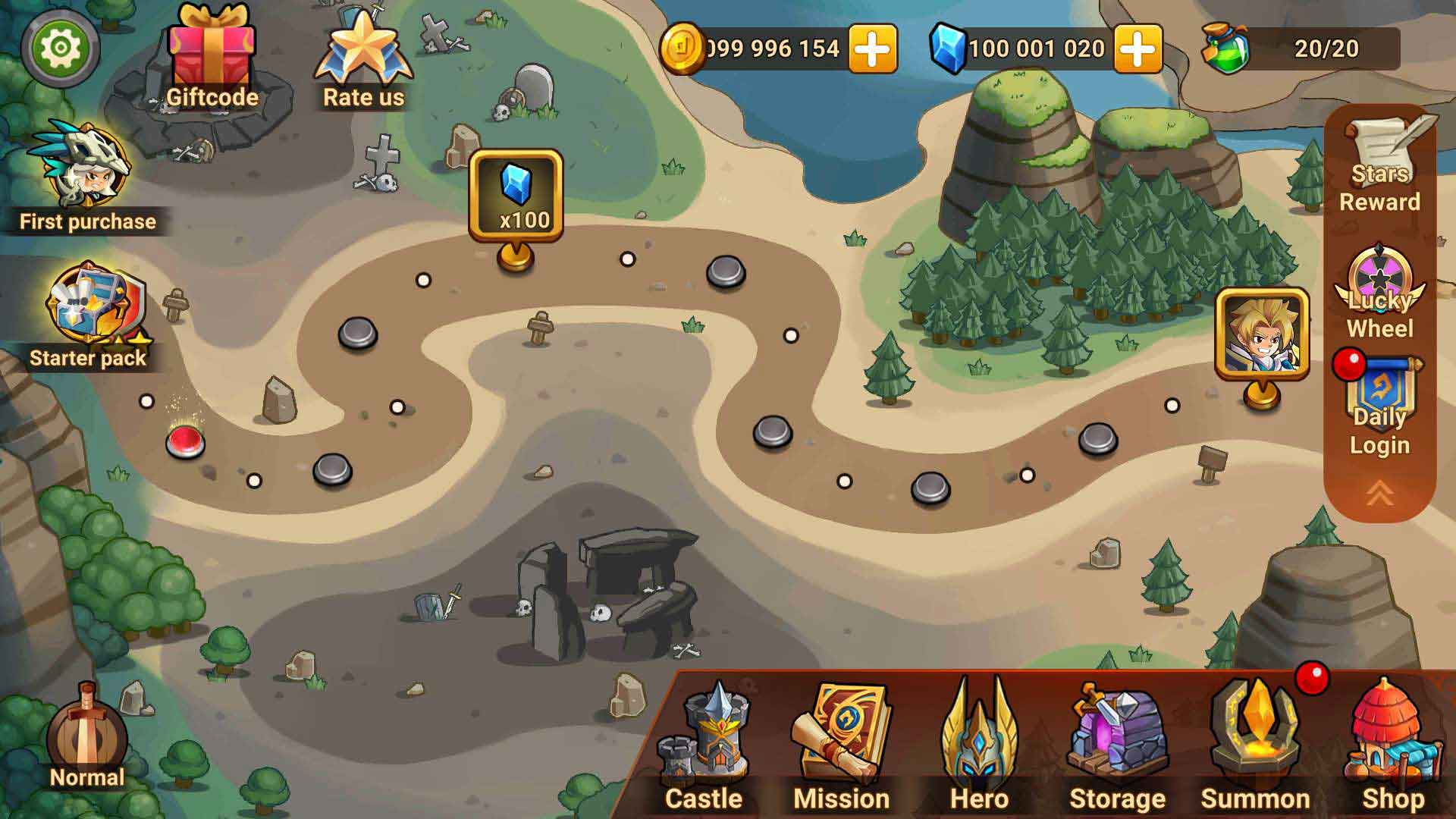
Task: Add gold with the plus button
Action: coord(873,48)
